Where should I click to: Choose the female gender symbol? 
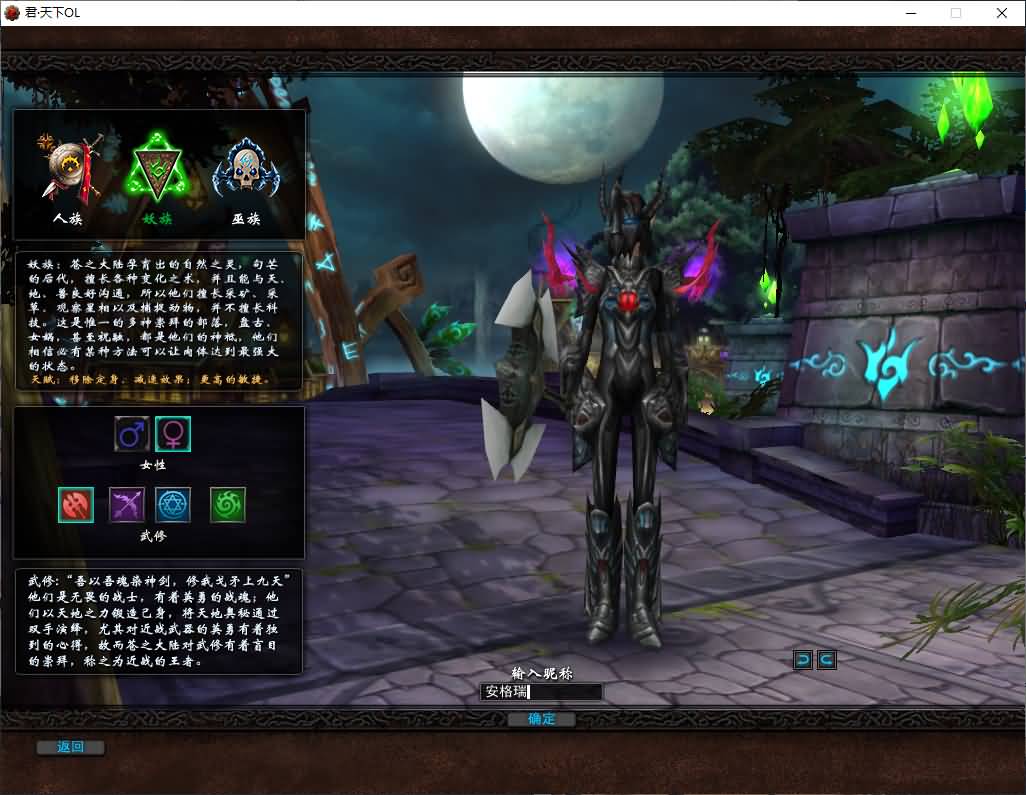(x=173, y=434)
